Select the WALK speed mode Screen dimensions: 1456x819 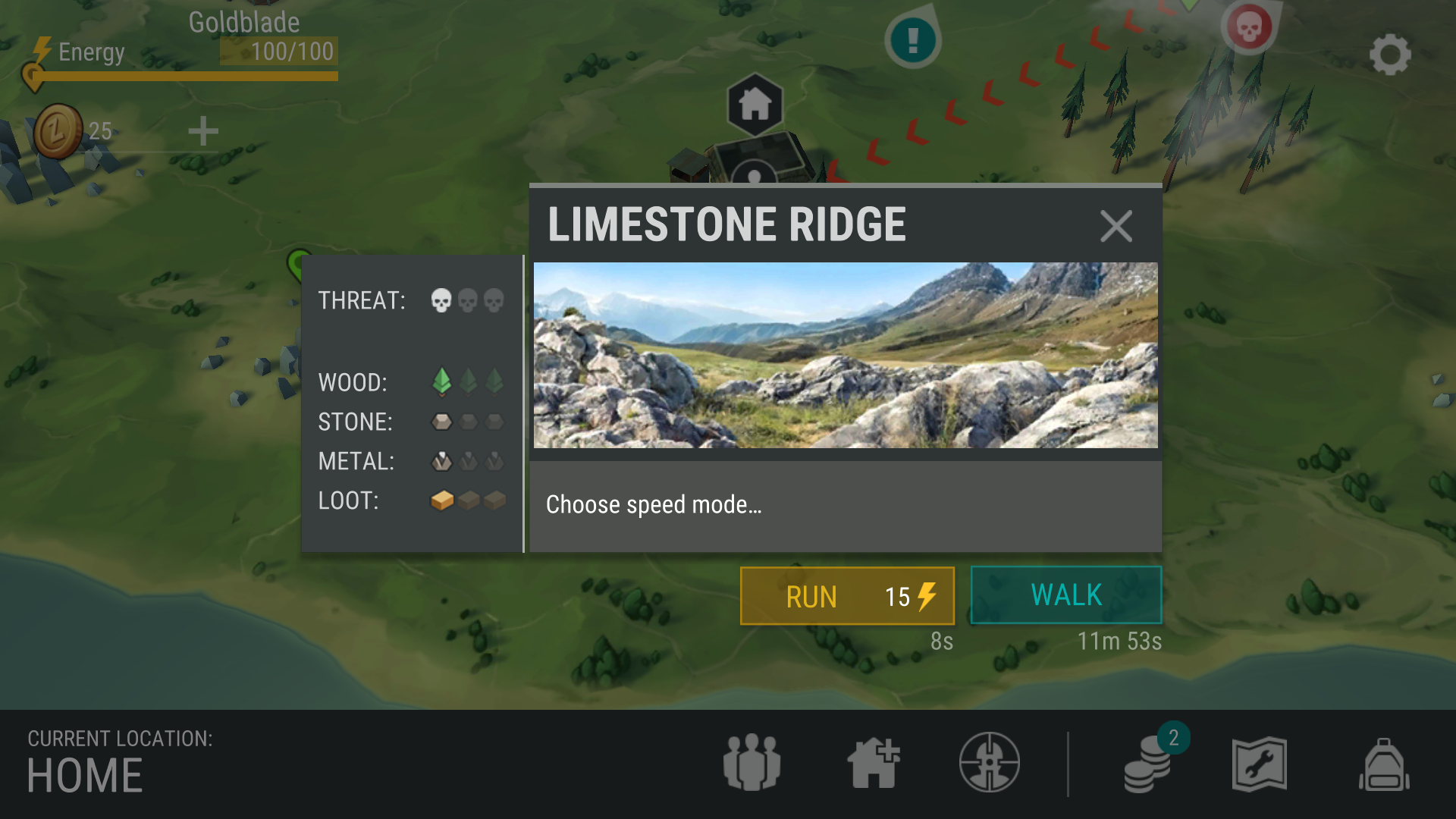click(x=1065, y=595)
